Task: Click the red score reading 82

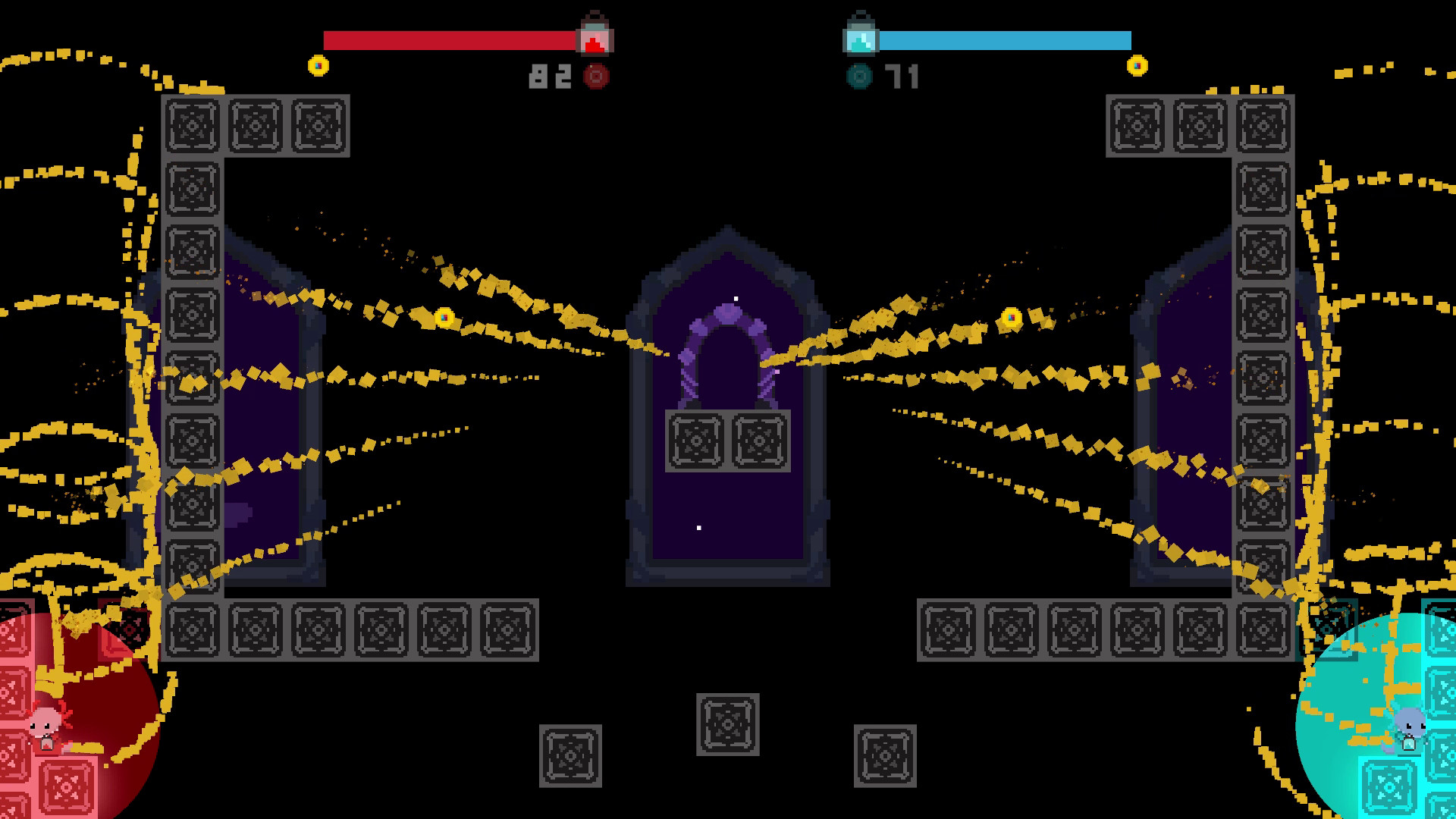Action: (551, 75)
